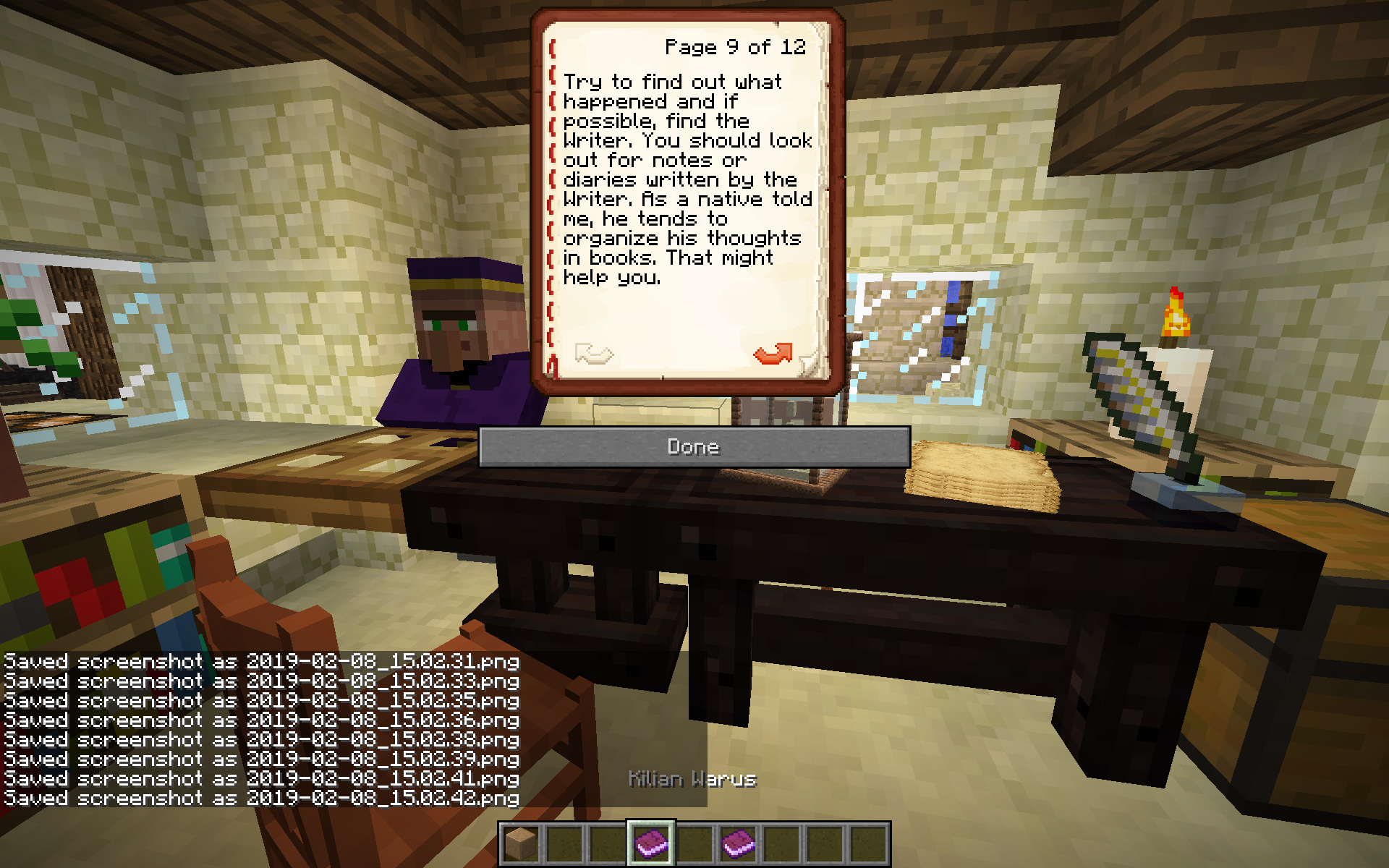Choose the non-highlighted purple book in the hotbar
Screen dimensions: 1389x868
click(738, 843)
